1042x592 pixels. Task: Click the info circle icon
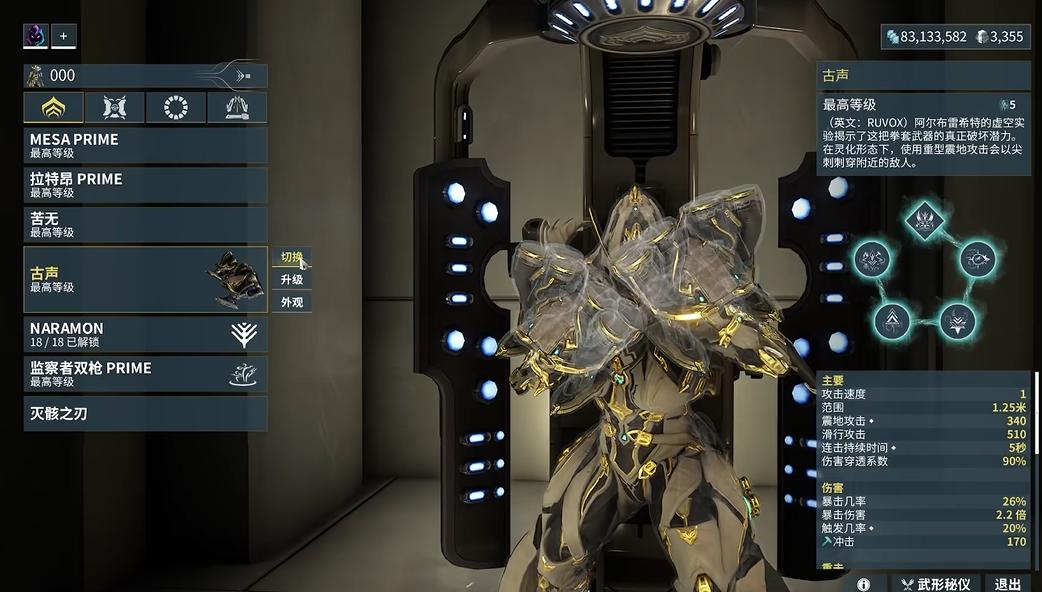pyautogui.click(x=863, y=584)
